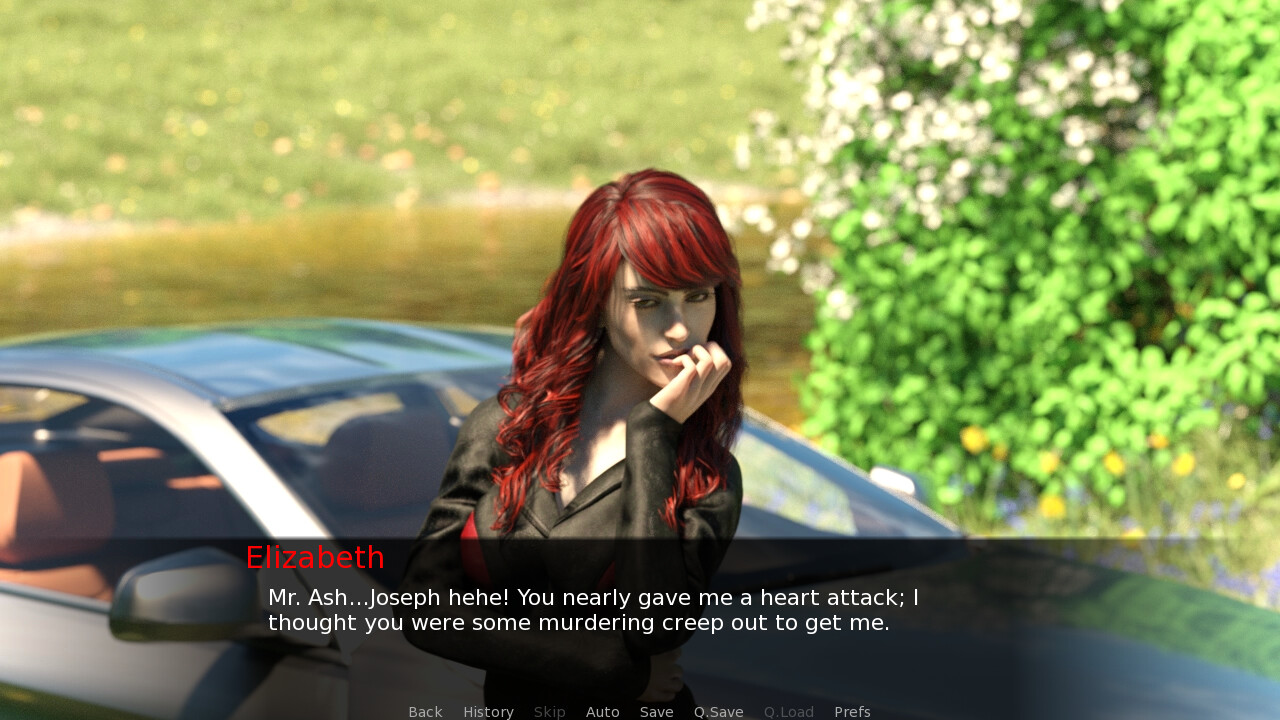Viewport: 1280px width, 720px height.
Task: Click Back to rewind the dialogue
Action: click(x=425, y=711)
